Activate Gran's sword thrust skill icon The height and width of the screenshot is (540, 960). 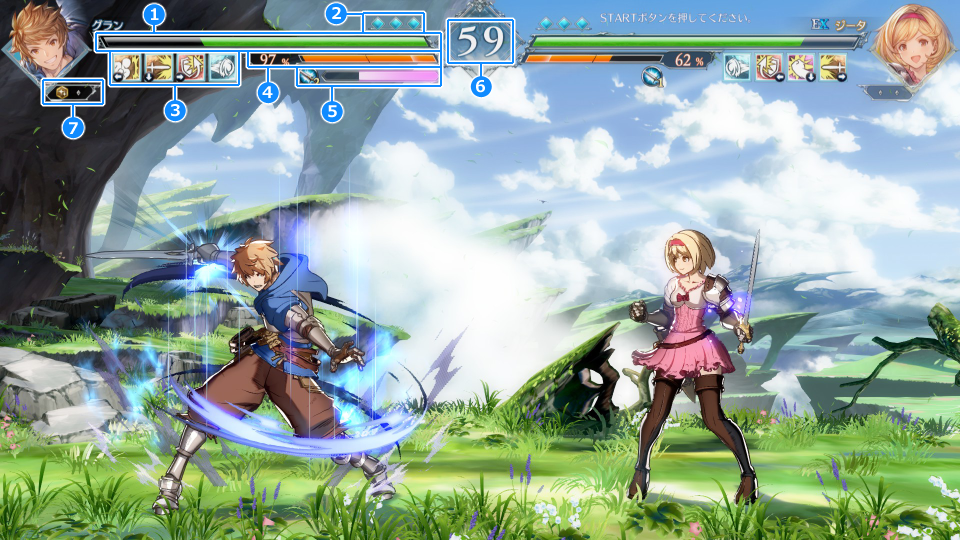[x=159, y=68]
